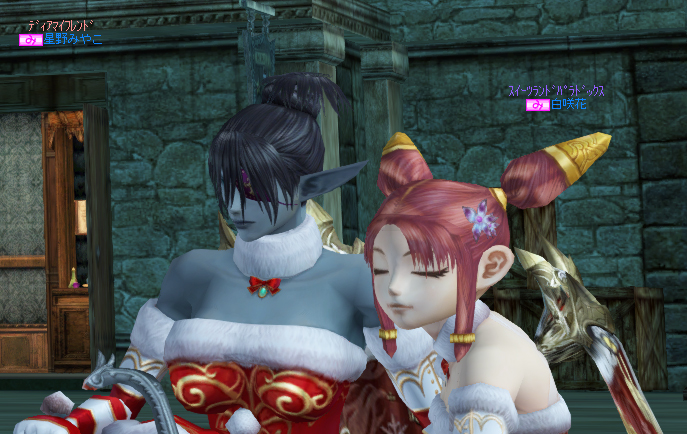Select the 白咲花 player nameplate
The height and width of the screenshot is (434, 687).
[567, 104]
